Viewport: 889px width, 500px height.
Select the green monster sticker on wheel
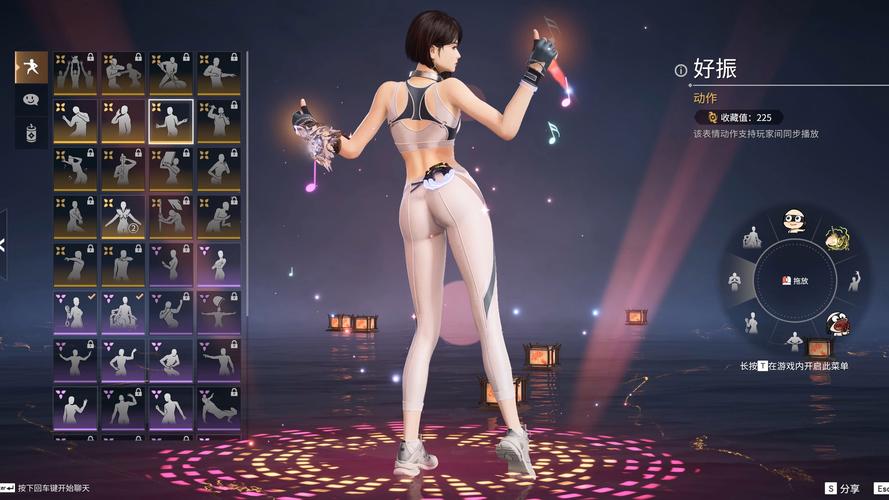[836, 238]
